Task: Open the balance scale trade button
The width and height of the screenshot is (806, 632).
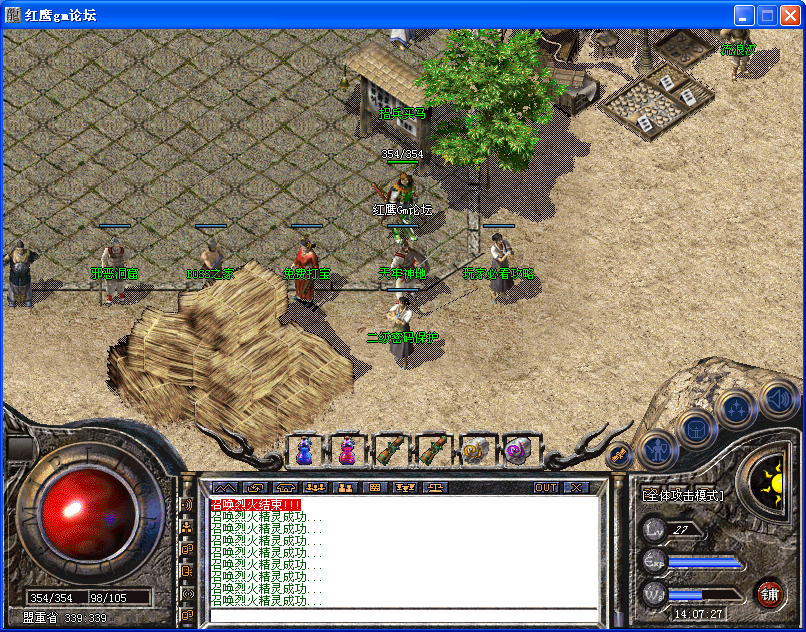Action: [x=437, y=488]
